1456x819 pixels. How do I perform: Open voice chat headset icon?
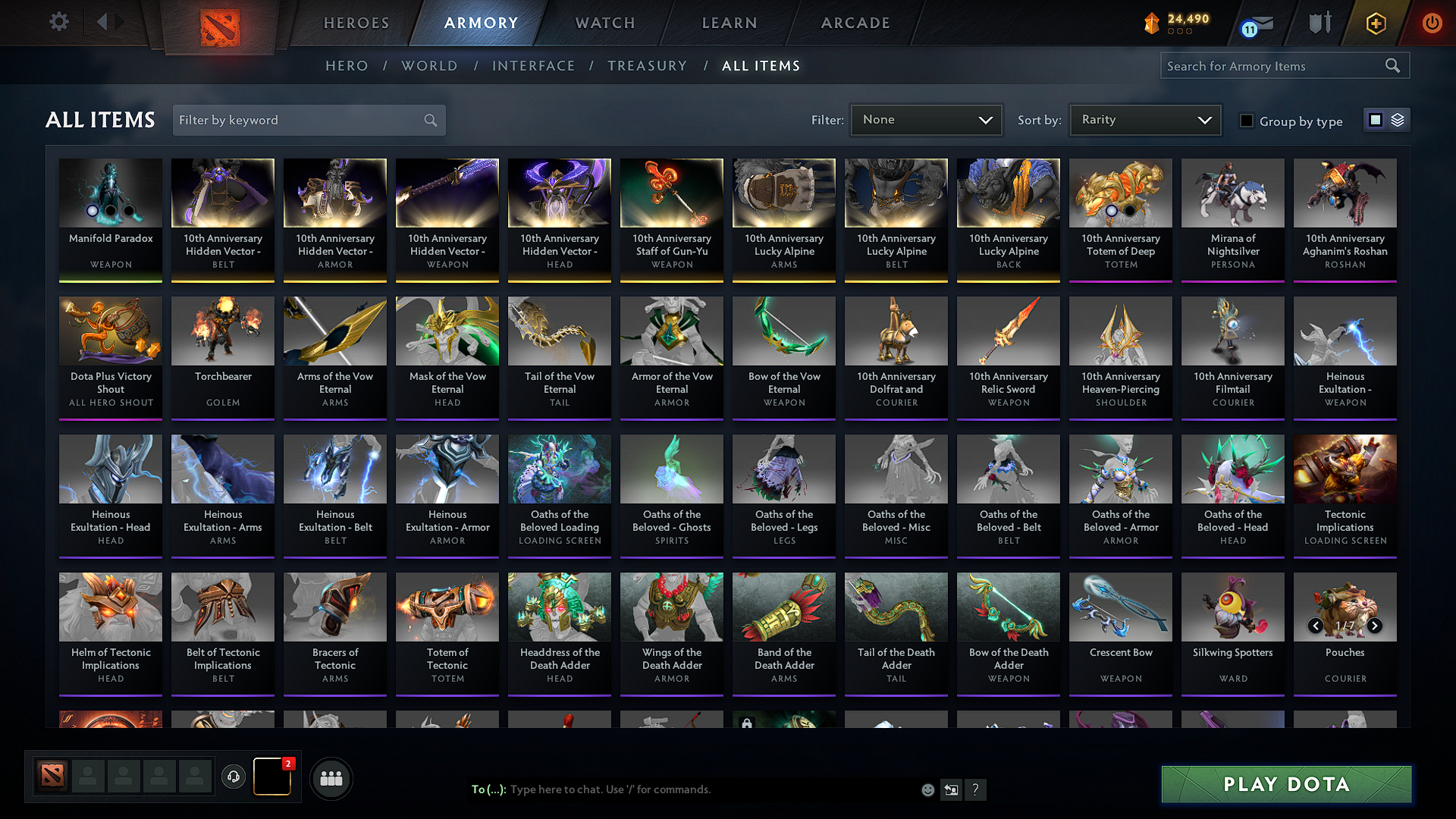[x=234, y=777]
